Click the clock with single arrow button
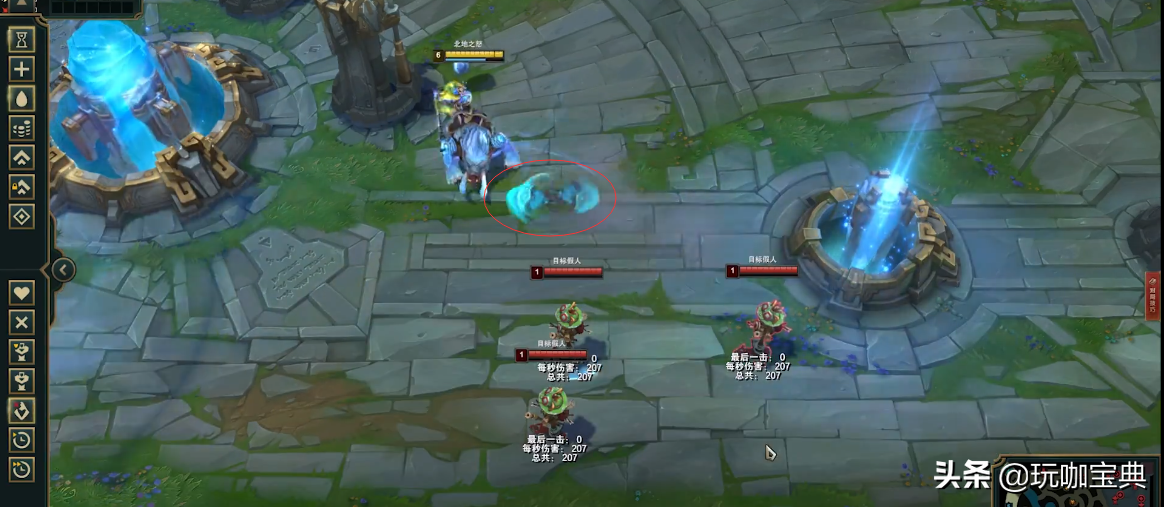Image resolution: width=1164 pixels, height=507 pixels. (x=22, y=439)
